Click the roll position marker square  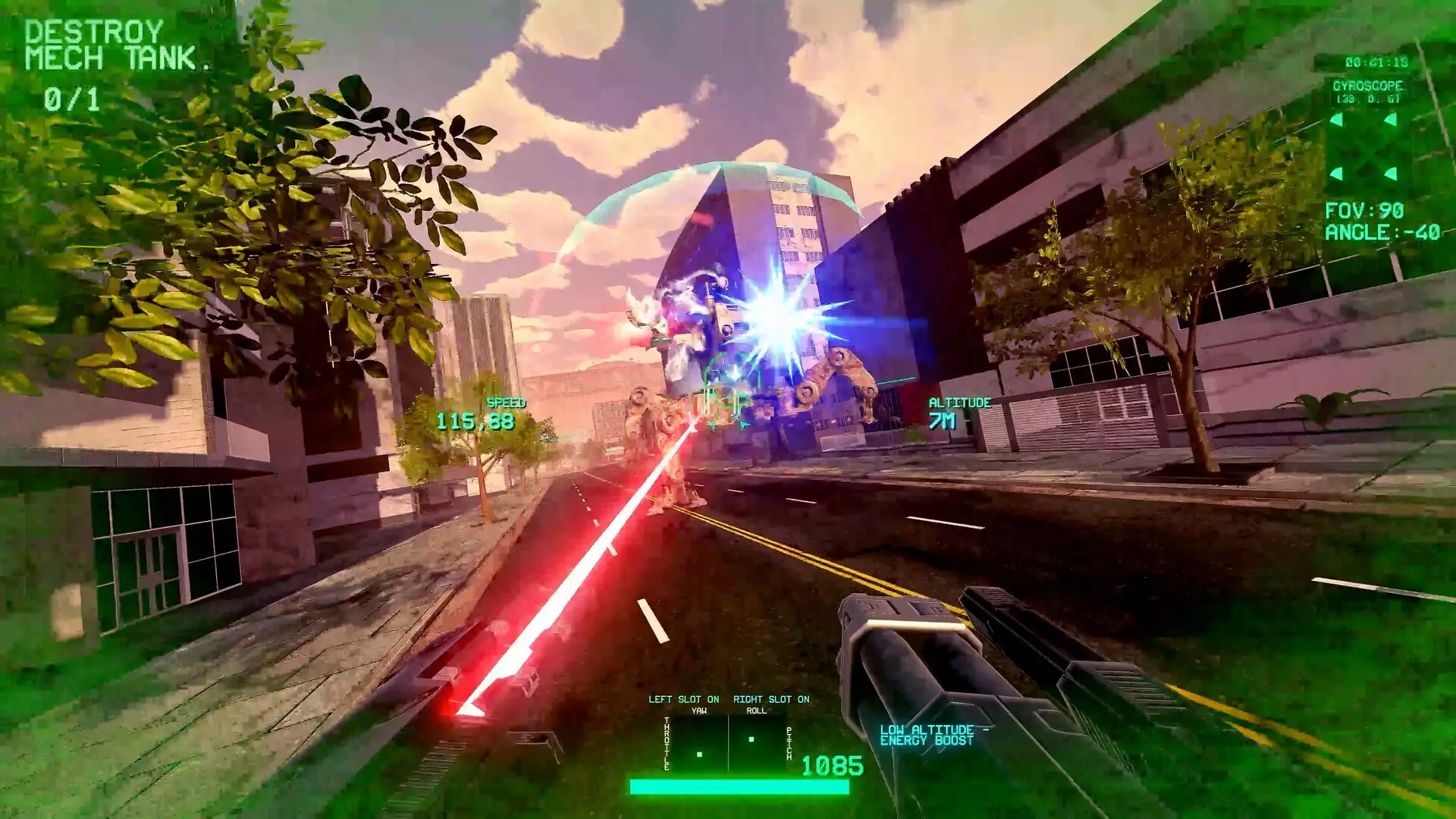752,739
